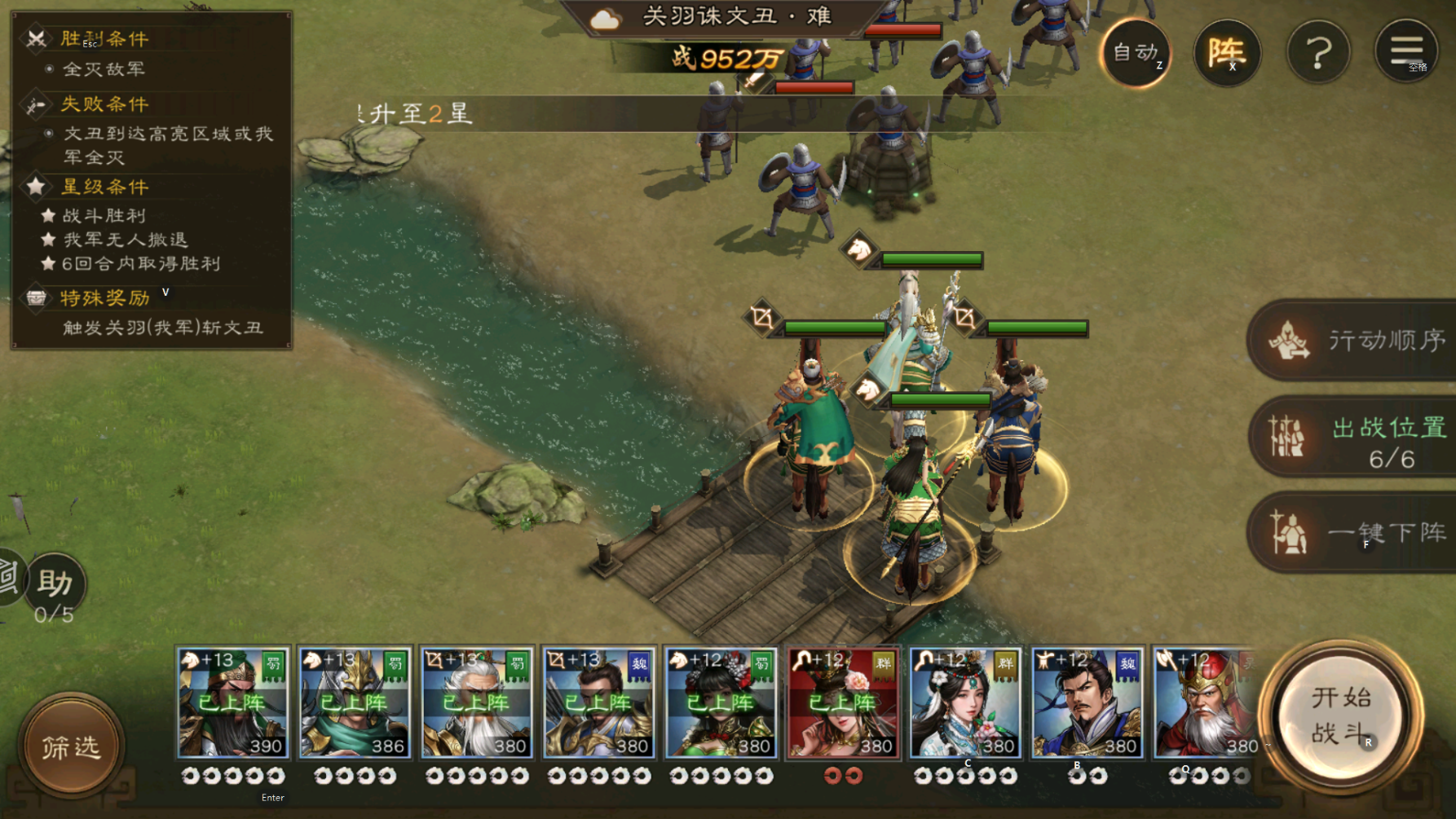Start the battle with 开始战斗 button
The image size is (1456, 819).
tap(1341, 716)
